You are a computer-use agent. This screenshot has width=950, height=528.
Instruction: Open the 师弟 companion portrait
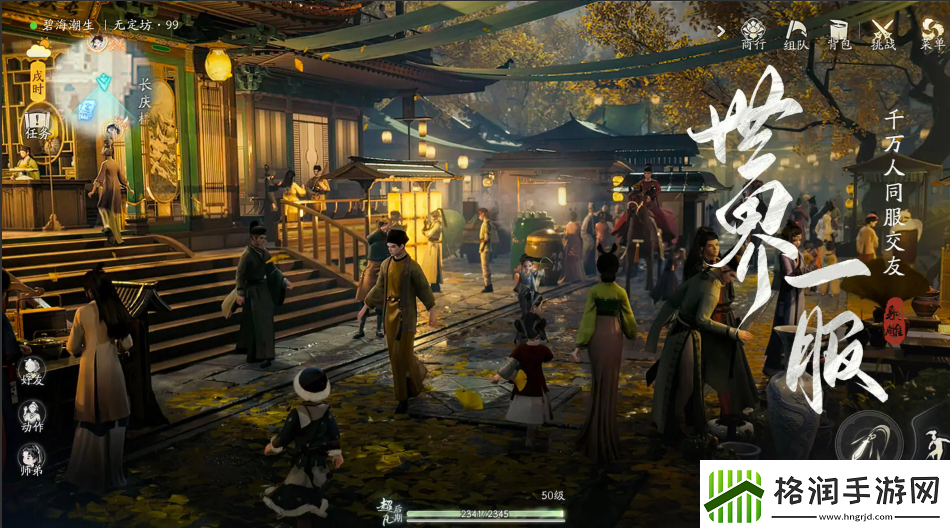point(32,458)
